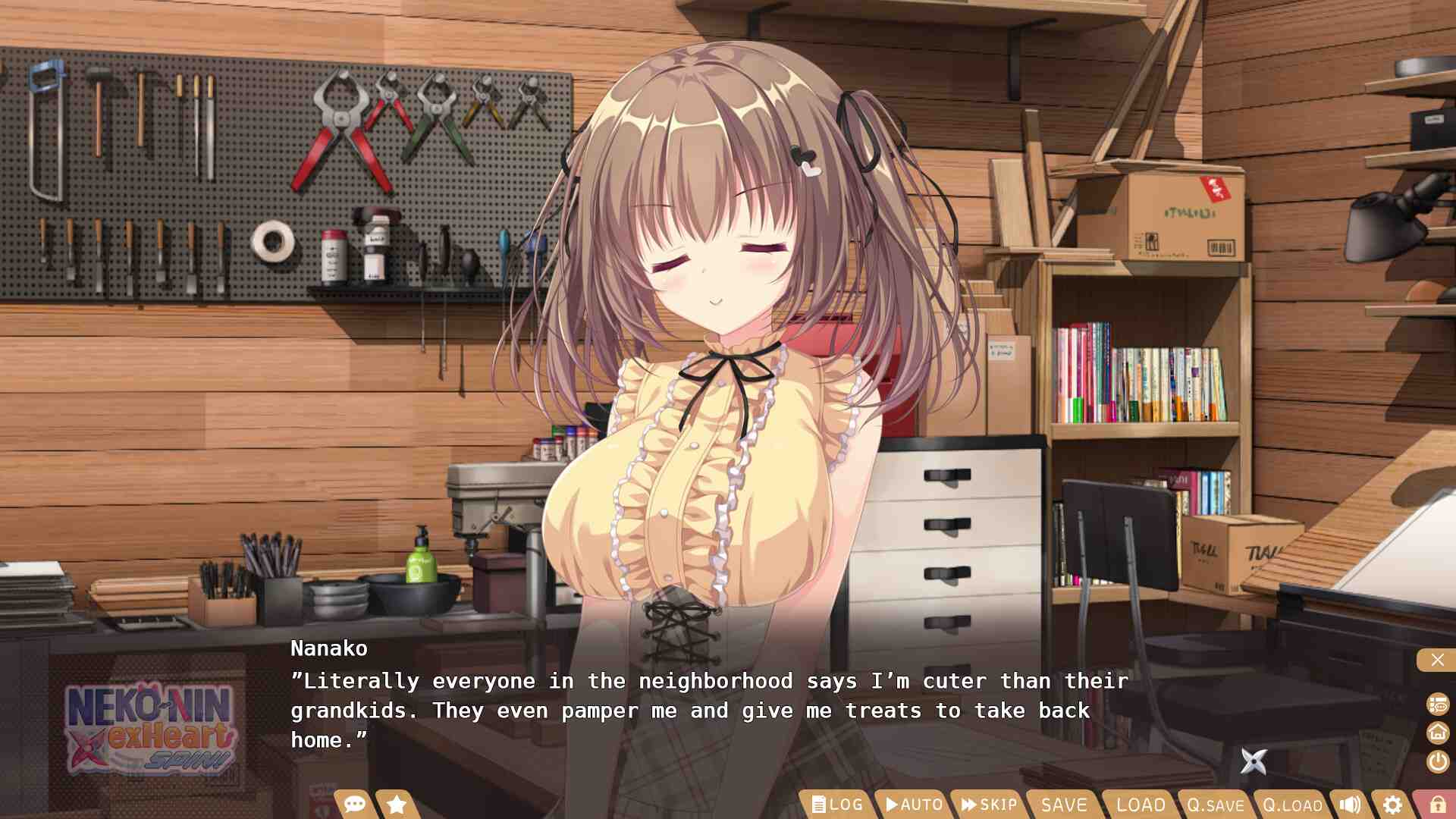This screenshot has height=819, width=1456.
Task: Return to title via house icon
Action: (x=1438, y=733)
